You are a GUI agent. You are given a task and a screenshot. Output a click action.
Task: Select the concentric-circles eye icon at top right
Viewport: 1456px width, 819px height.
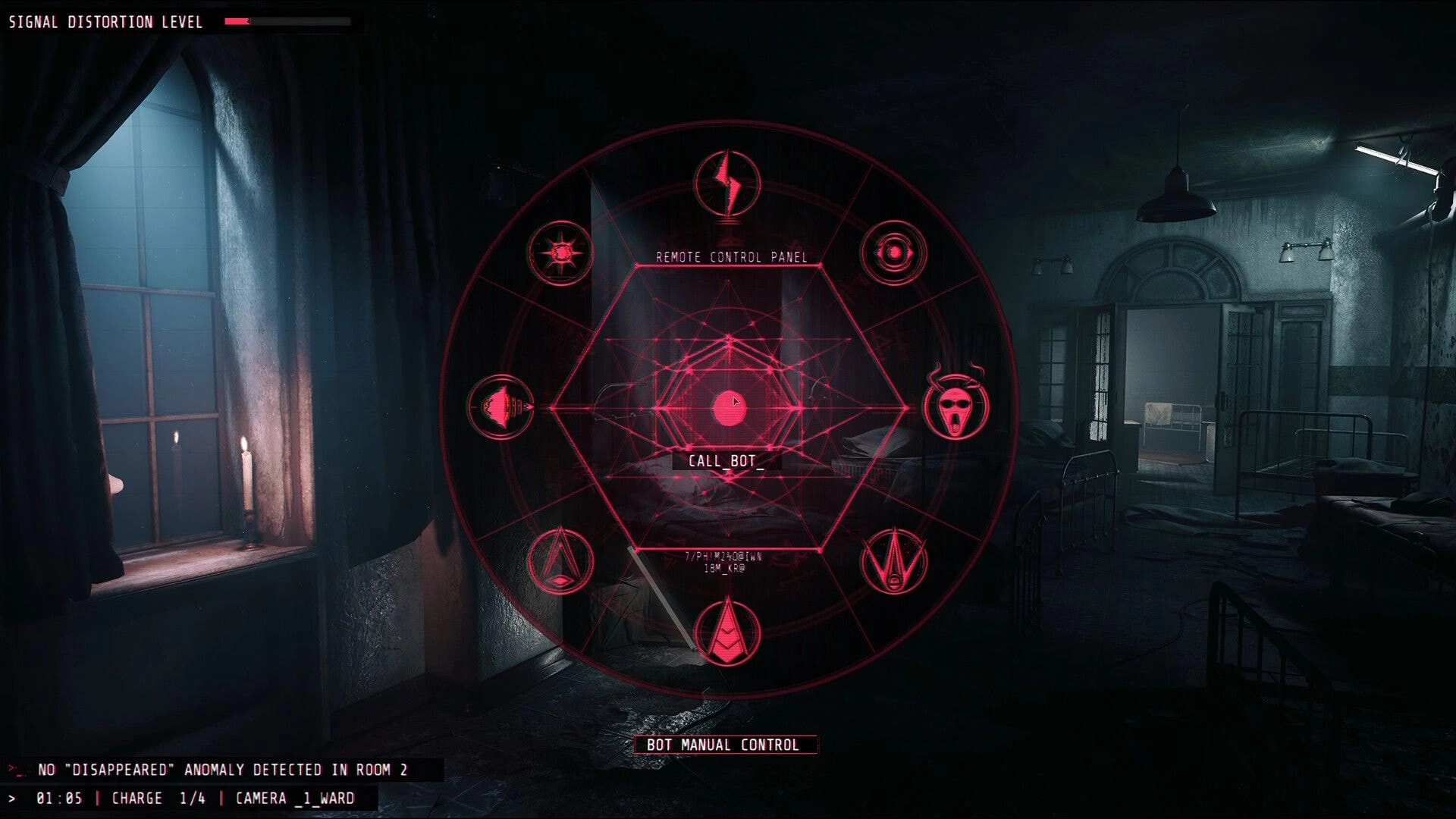(893, 250)
